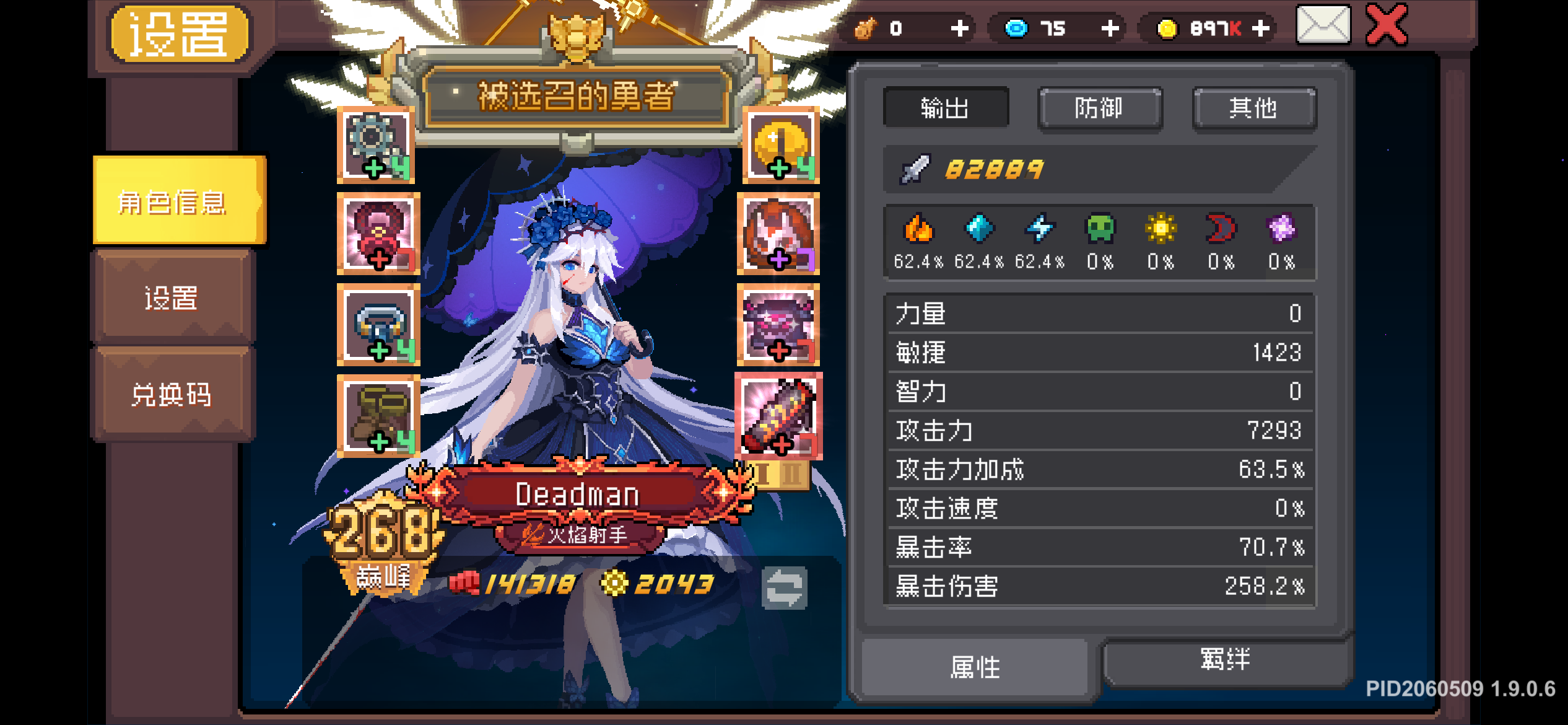Screen dimensions: 1568x725
Task: Click the lightning element damage icon
Action: 1040,231
